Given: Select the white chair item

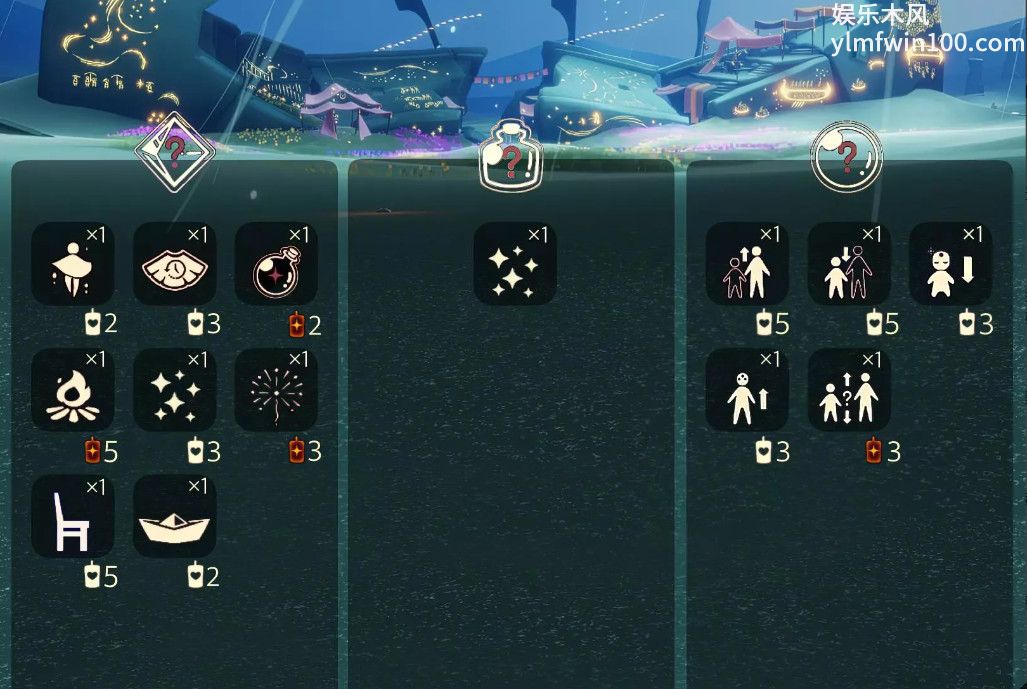Looking at the screenshot, I should pos(72,516).
